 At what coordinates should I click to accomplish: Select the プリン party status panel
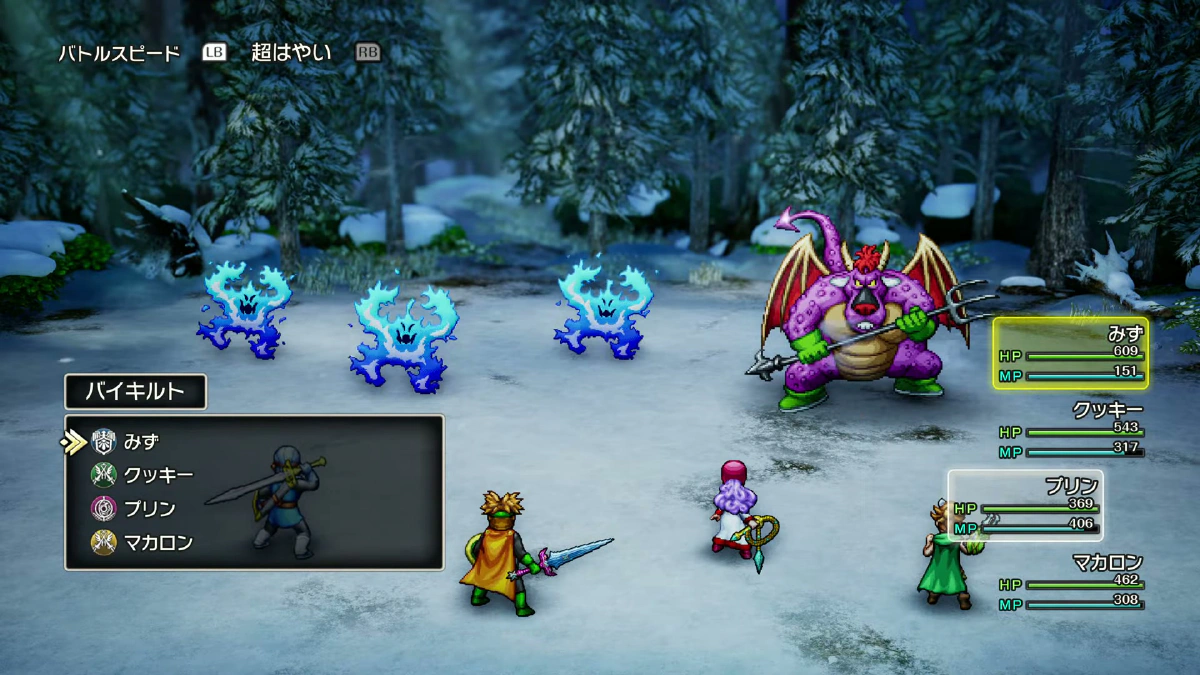click(1026, 505)
